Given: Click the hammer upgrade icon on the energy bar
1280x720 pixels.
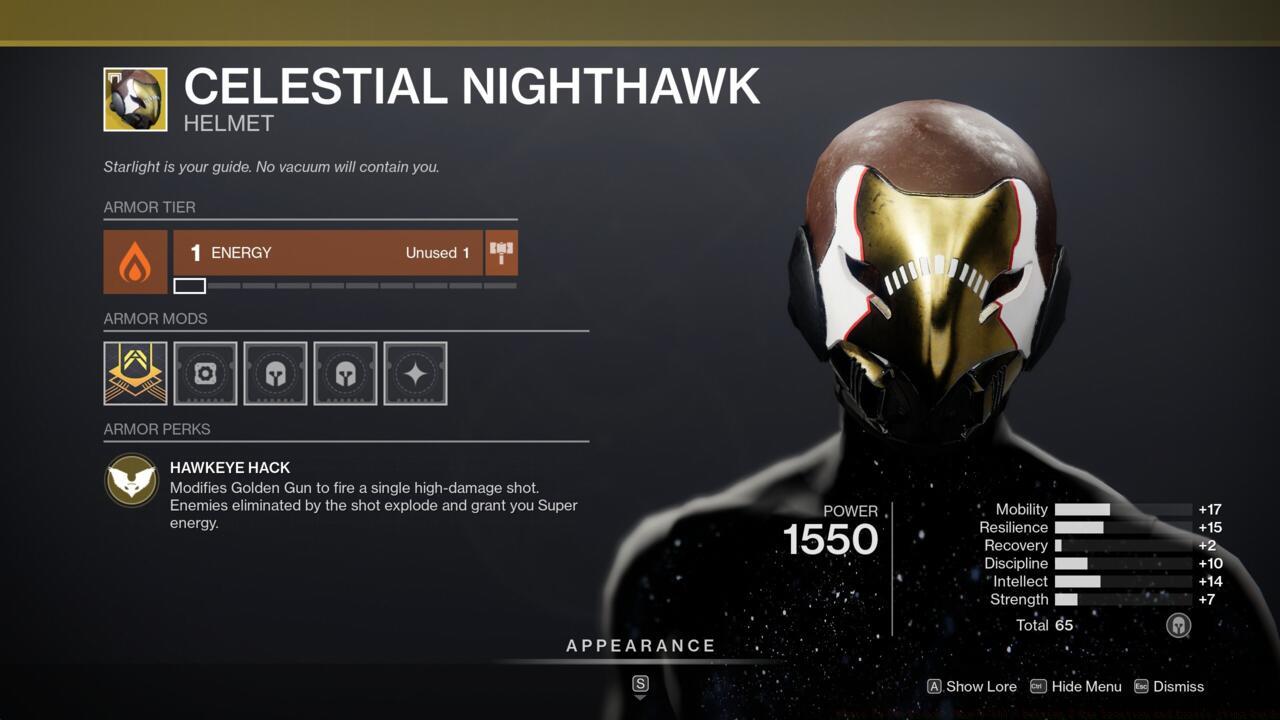Looking at the screenshot, I should tap(503, 252).
